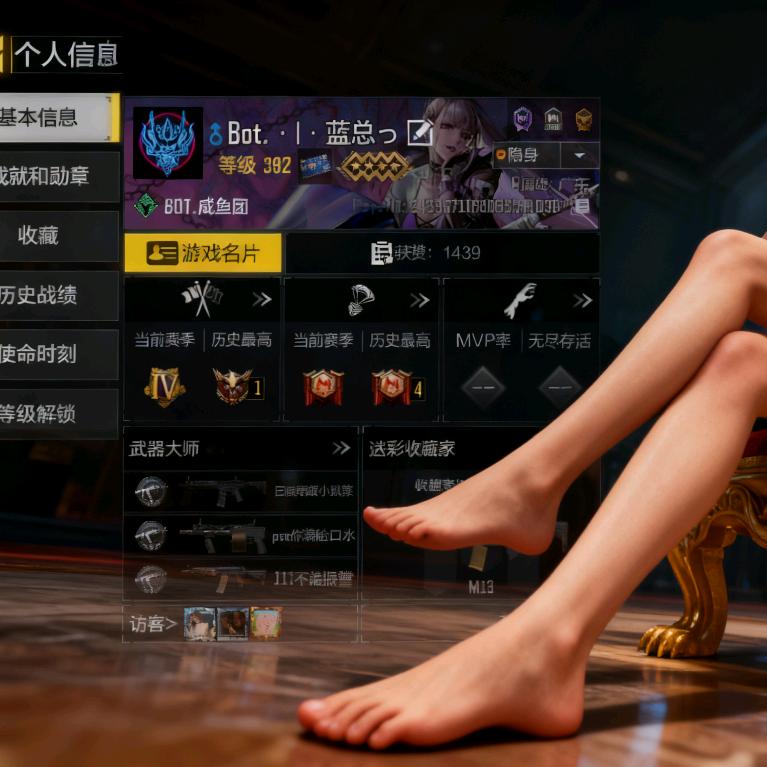Click the yellow 游戏名片 button
This screenshot has height=767, width=767.
[x=203, y=253]
